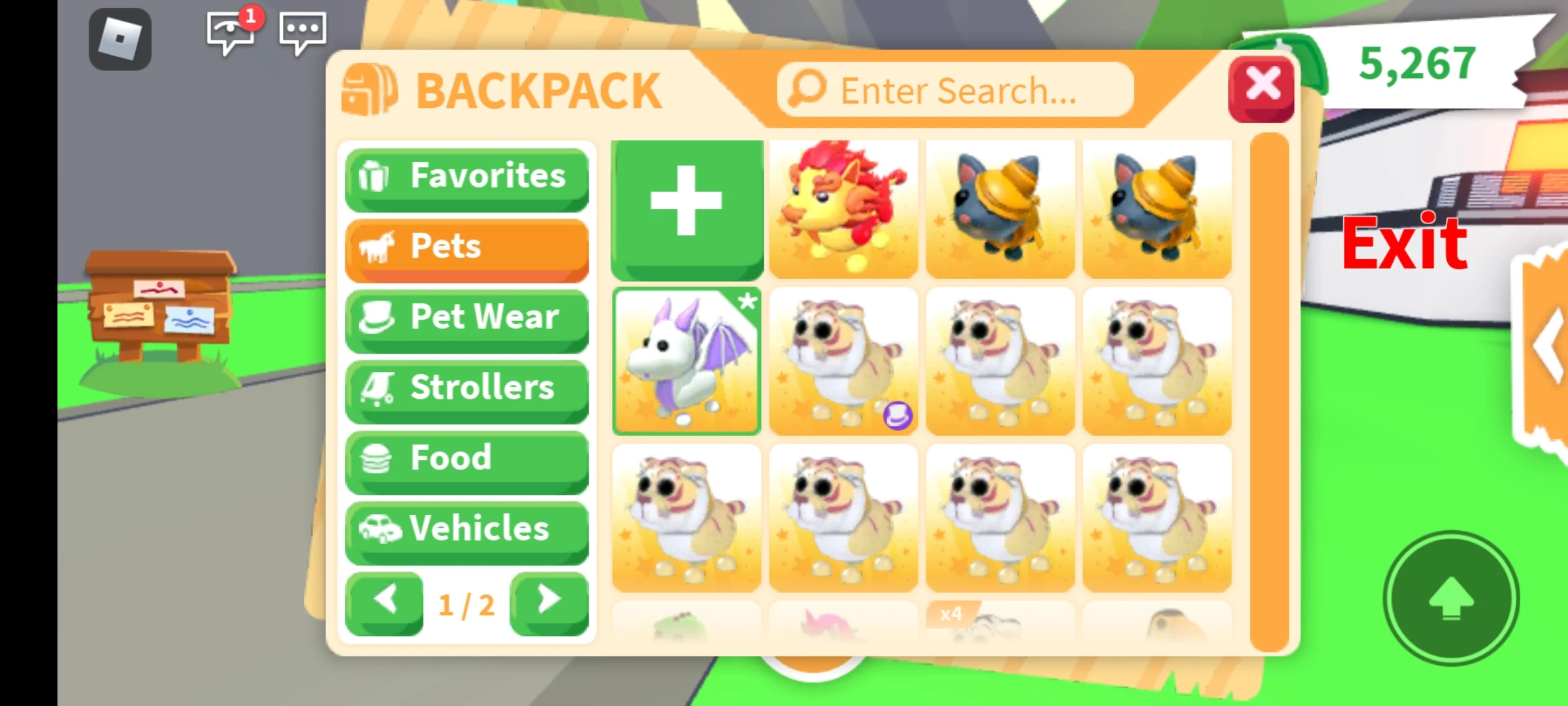Screen dimensions: 1568x706
Task: Toggle the Pet Wear category
Action: pos(466,317)
